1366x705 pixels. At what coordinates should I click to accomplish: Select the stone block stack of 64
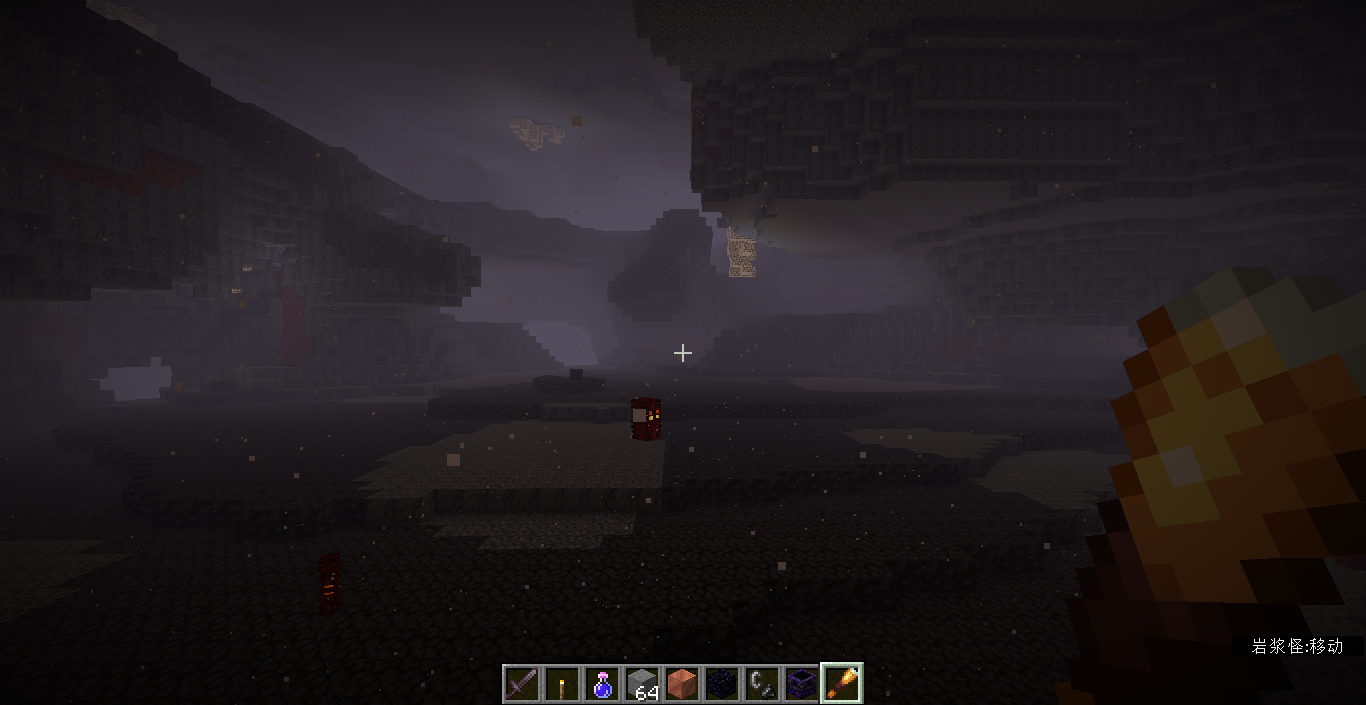coord(642,684)
